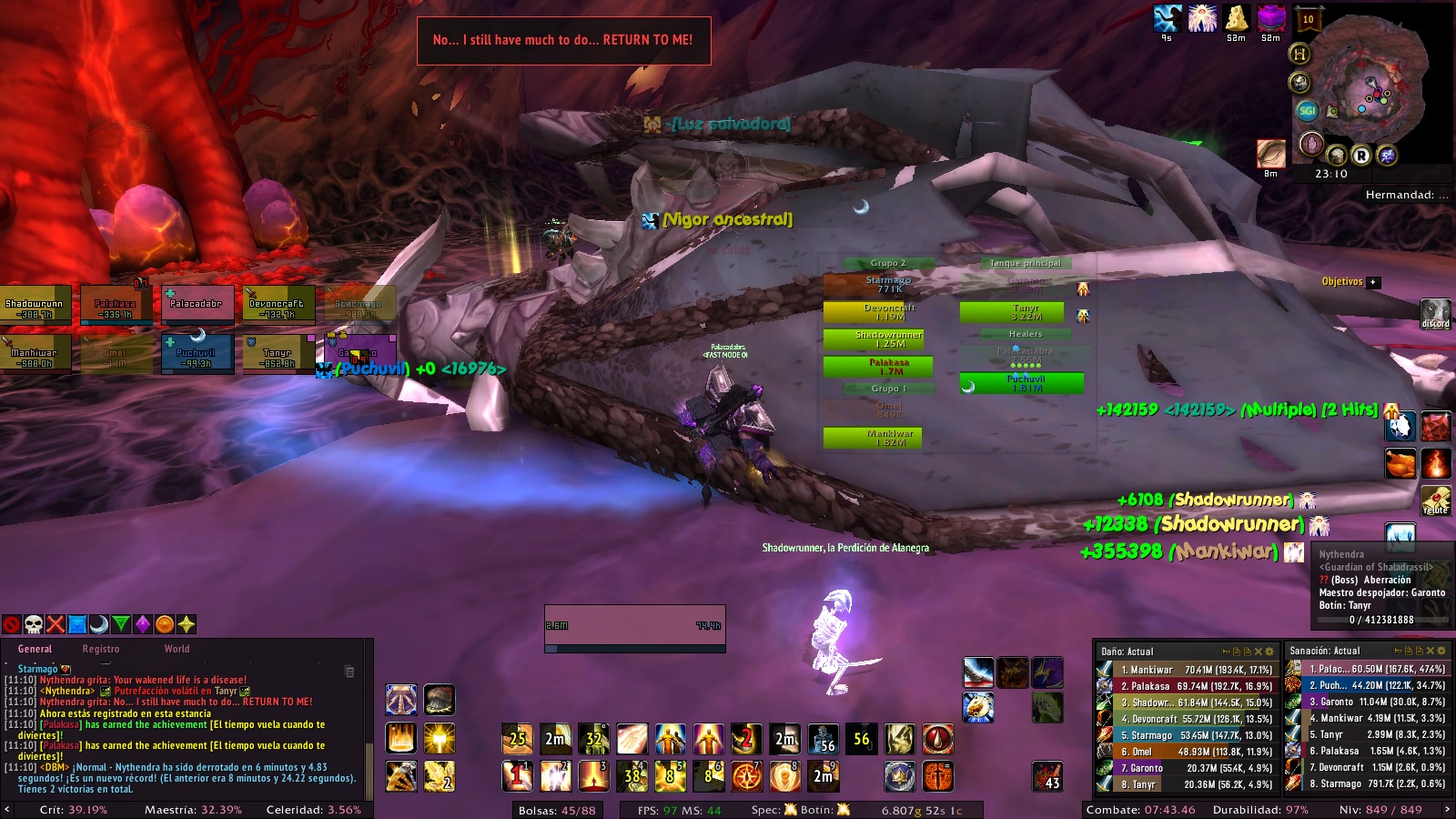Image resolution: width=1456 pixels, height=819 pixels.
Task: Open the discord button
Action: point(1435,313)
